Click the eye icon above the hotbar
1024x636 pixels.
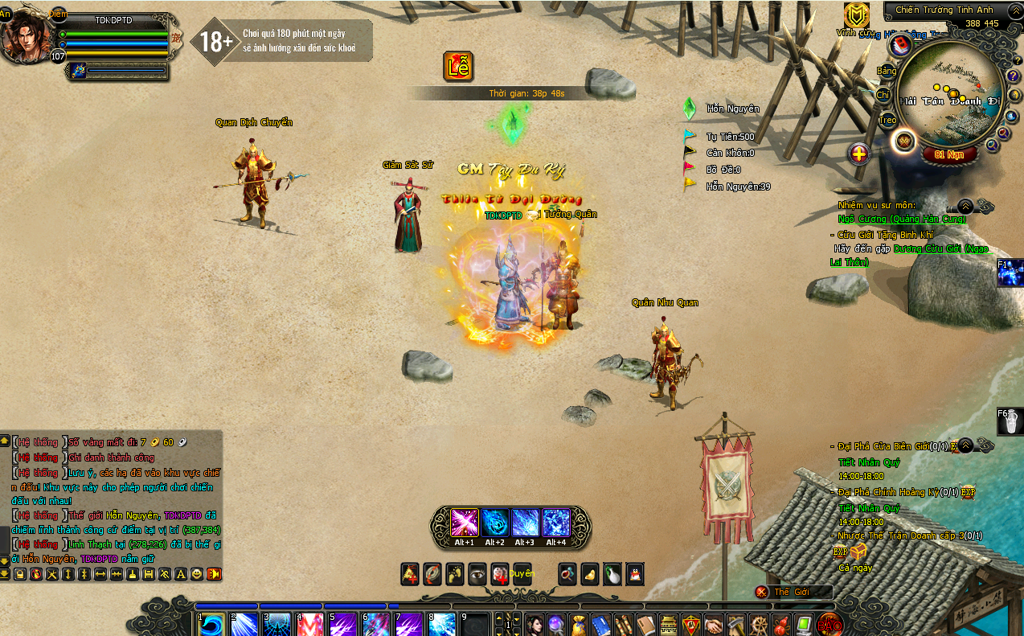point(477,574)
